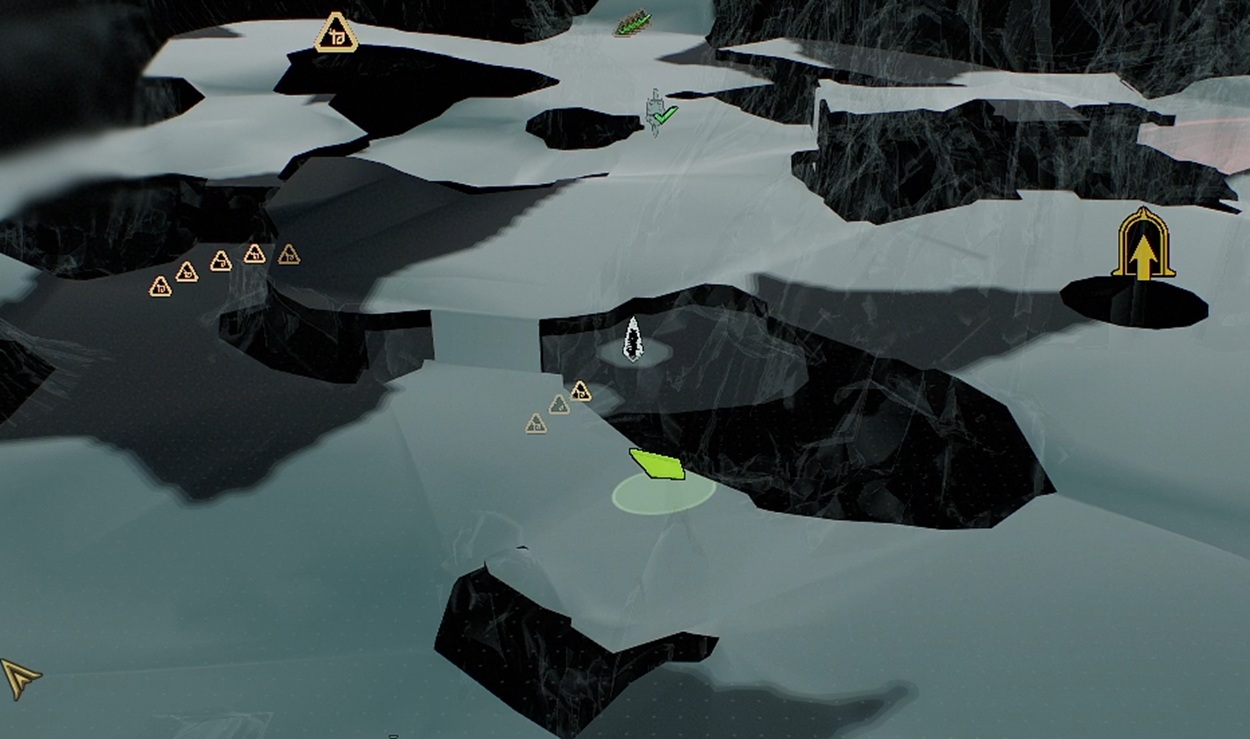Select the large gold triangle map marker
The height and width of the screenshot is (739, 1250).
(x=336, y=34)
